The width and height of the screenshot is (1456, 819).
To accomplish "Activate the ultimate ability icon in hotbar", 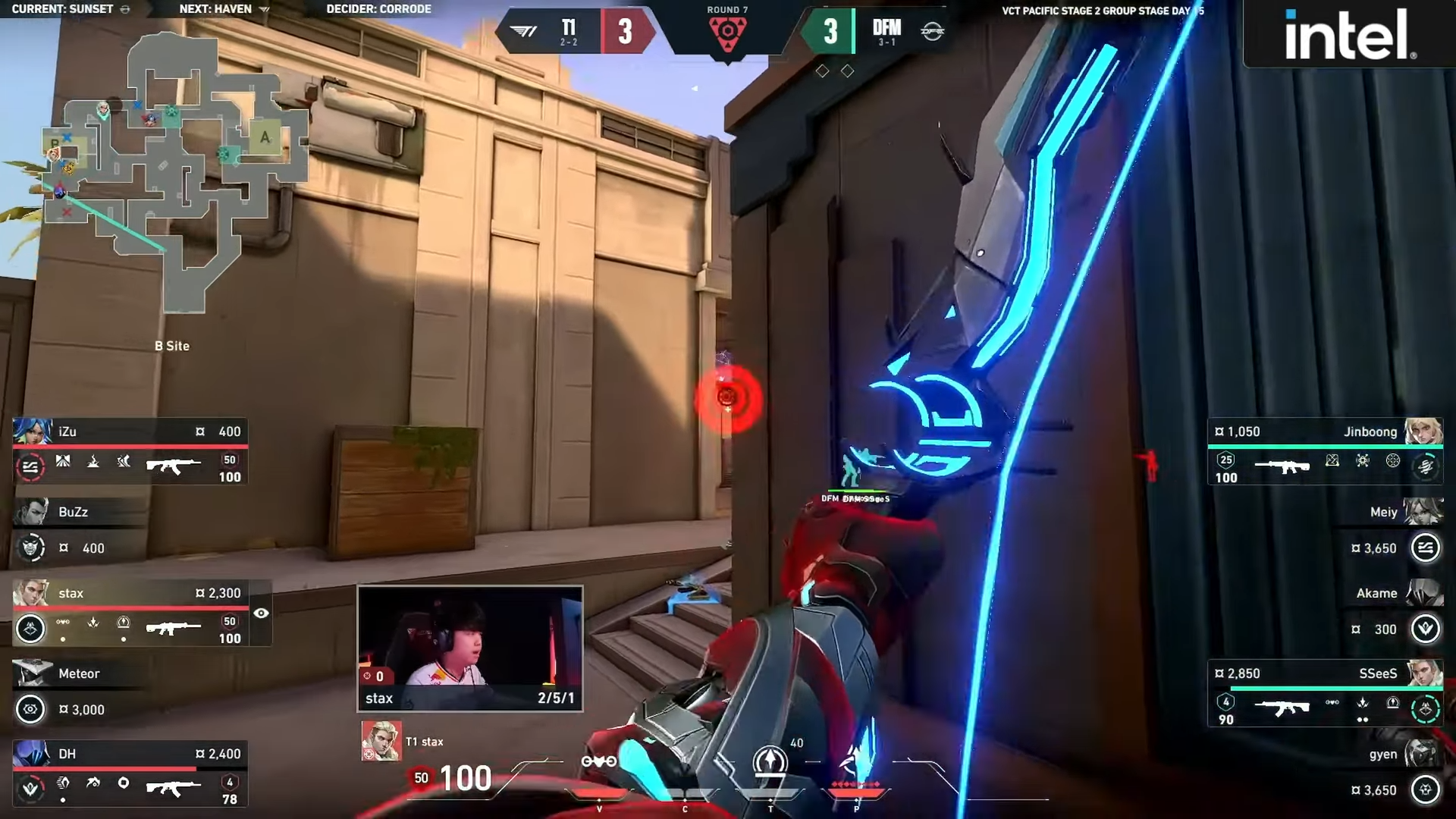I will 855,761.
